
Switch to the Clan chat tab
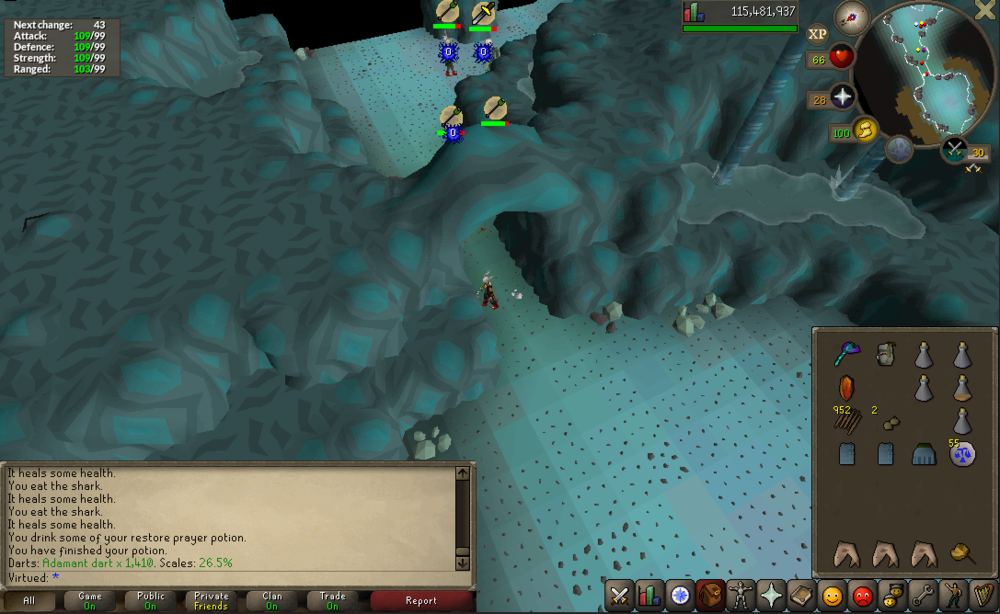(272, 601)
